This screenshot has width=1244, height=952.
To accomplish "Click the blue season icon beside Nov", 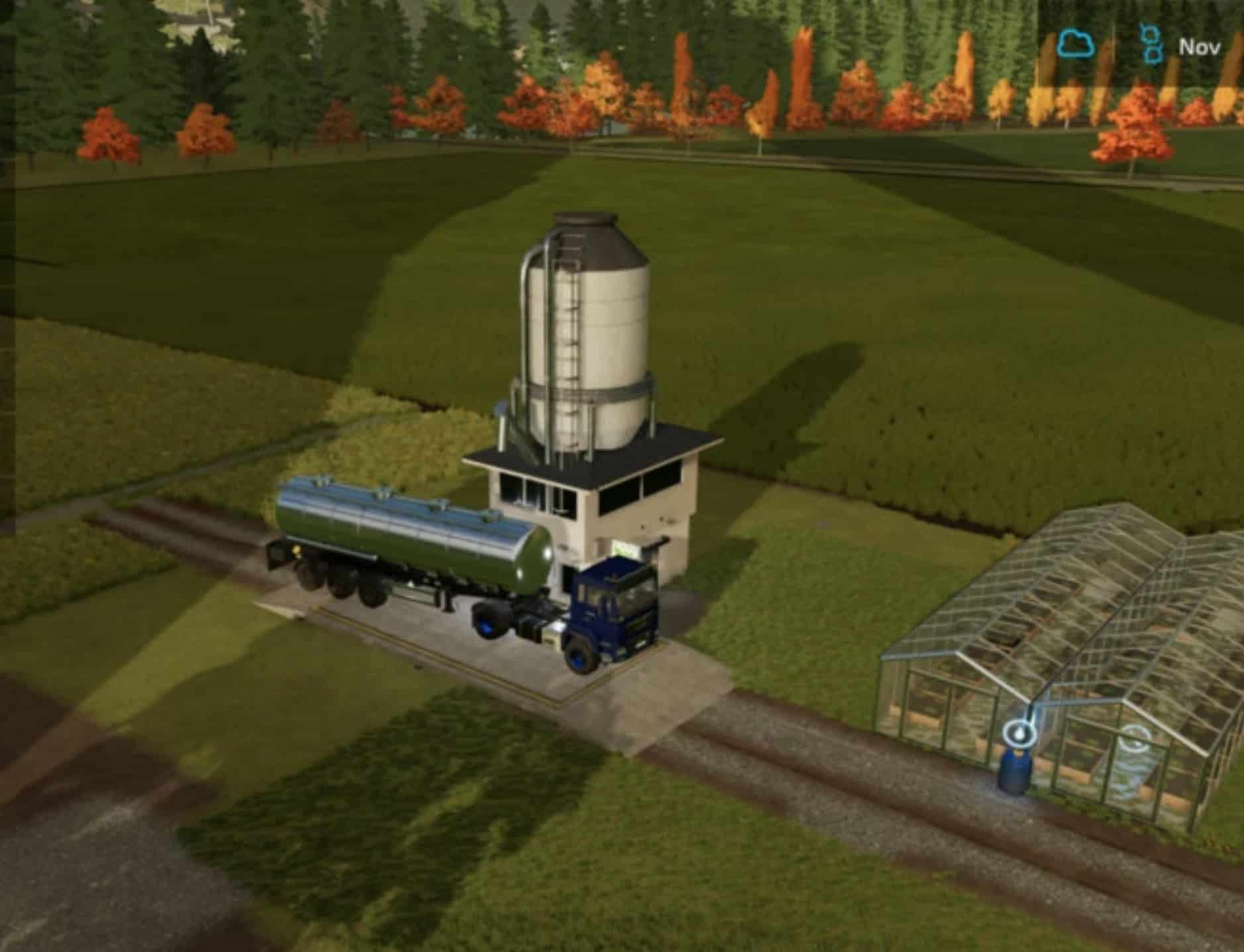I will 1151,44.
